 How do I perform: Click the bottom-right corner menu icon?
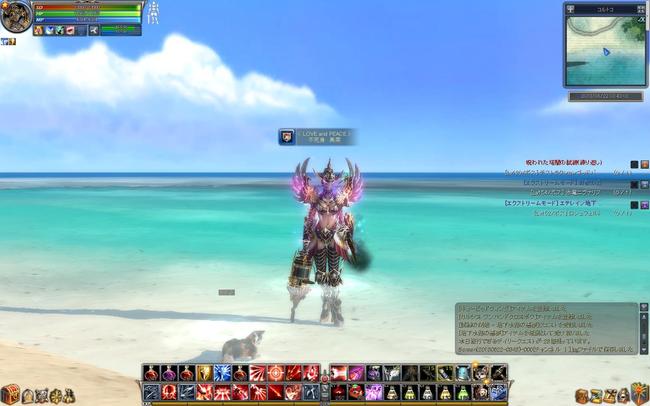pos(639,390)
